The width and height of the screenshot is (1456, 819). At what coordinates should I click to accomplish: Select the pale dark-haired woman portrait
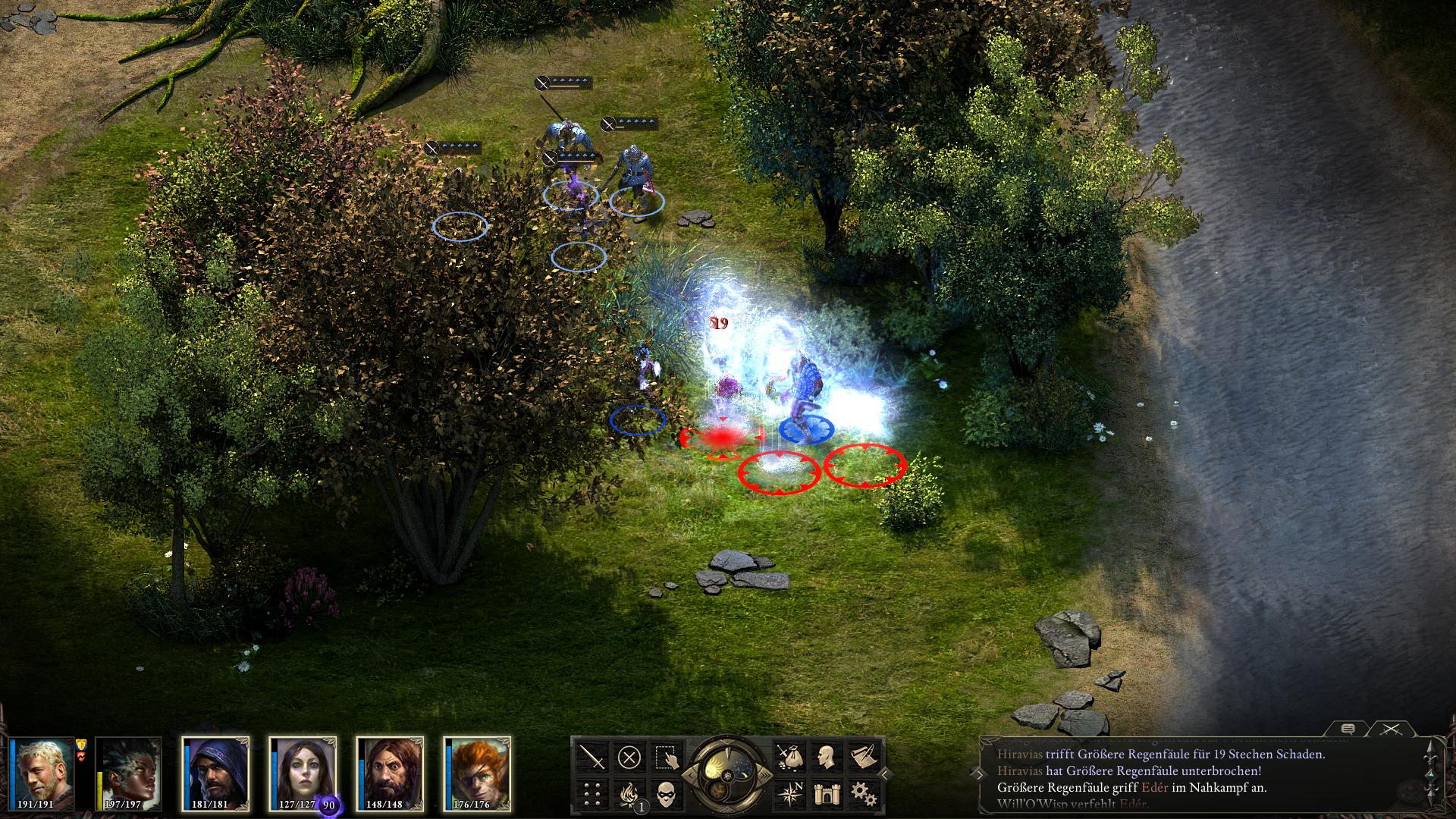(303, 772)
